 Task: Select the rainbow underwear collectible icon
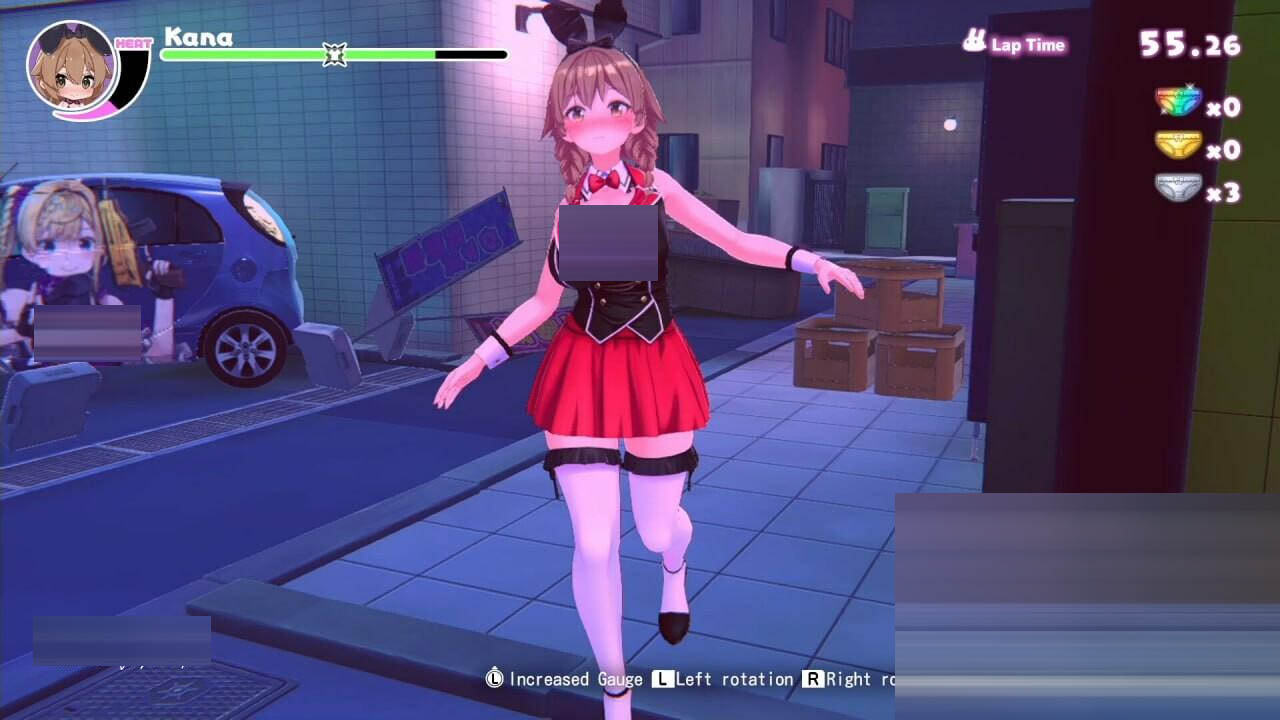tap(1178, 101)
